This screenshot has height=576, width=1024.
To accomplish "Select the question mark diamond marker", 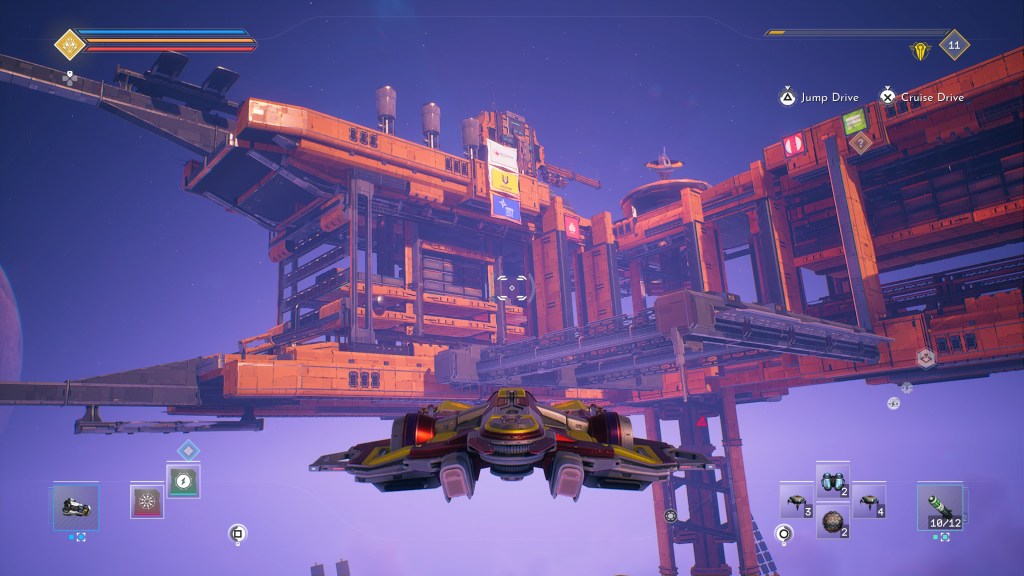I will [x=858, y=143].
